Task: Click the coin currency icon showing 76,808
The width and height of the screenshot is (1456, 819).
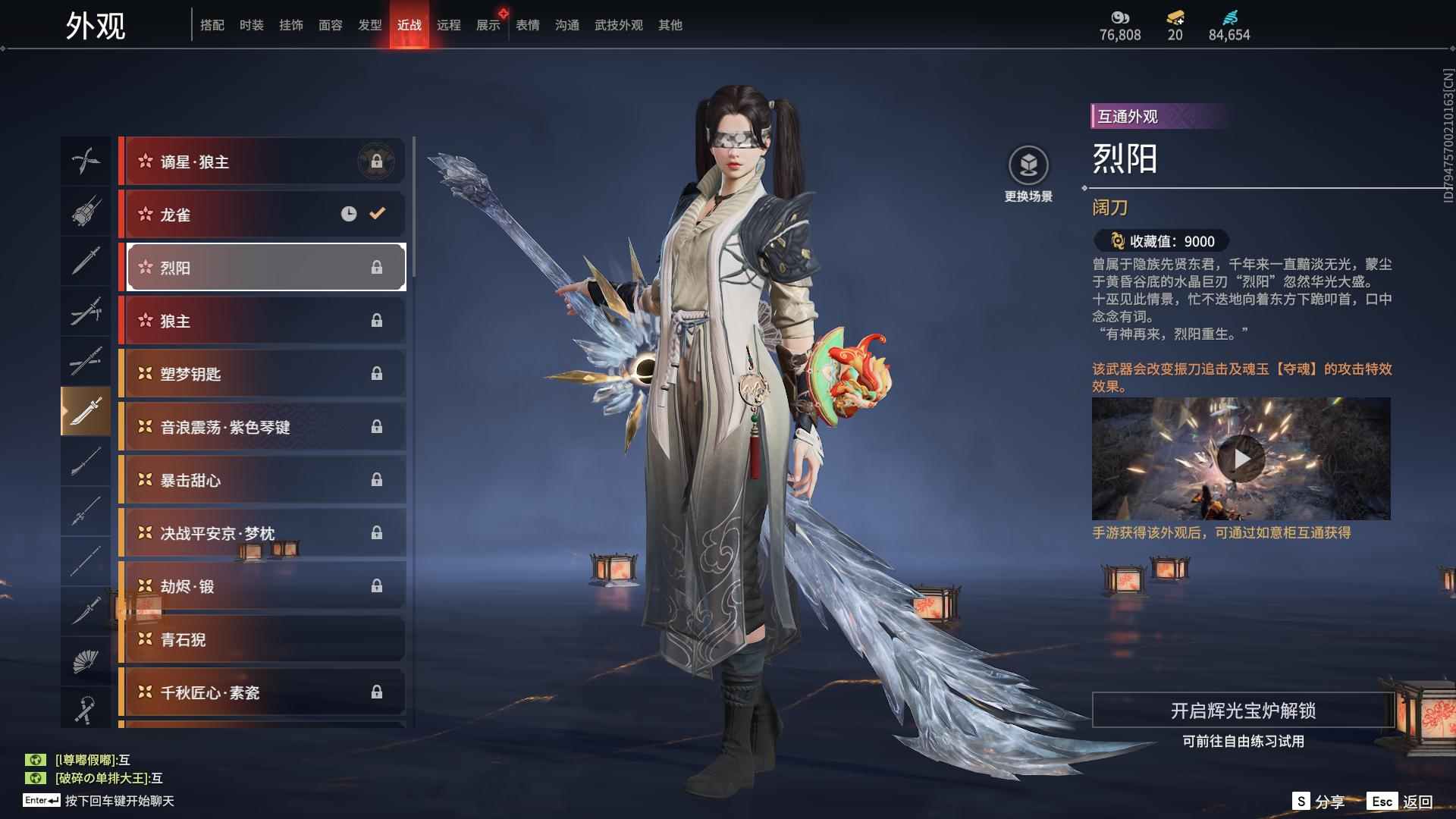Action: 1120,17
